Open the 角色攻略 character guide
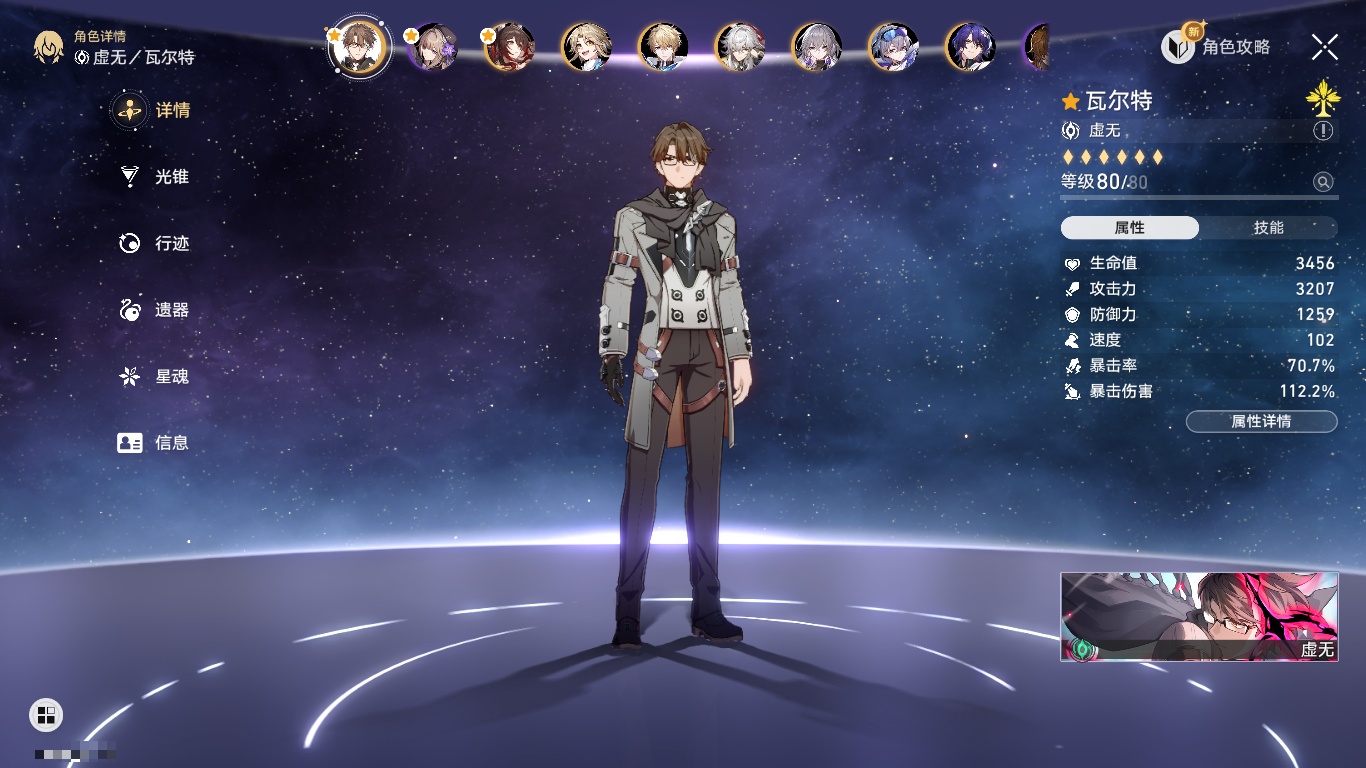 click(1216, 46)
